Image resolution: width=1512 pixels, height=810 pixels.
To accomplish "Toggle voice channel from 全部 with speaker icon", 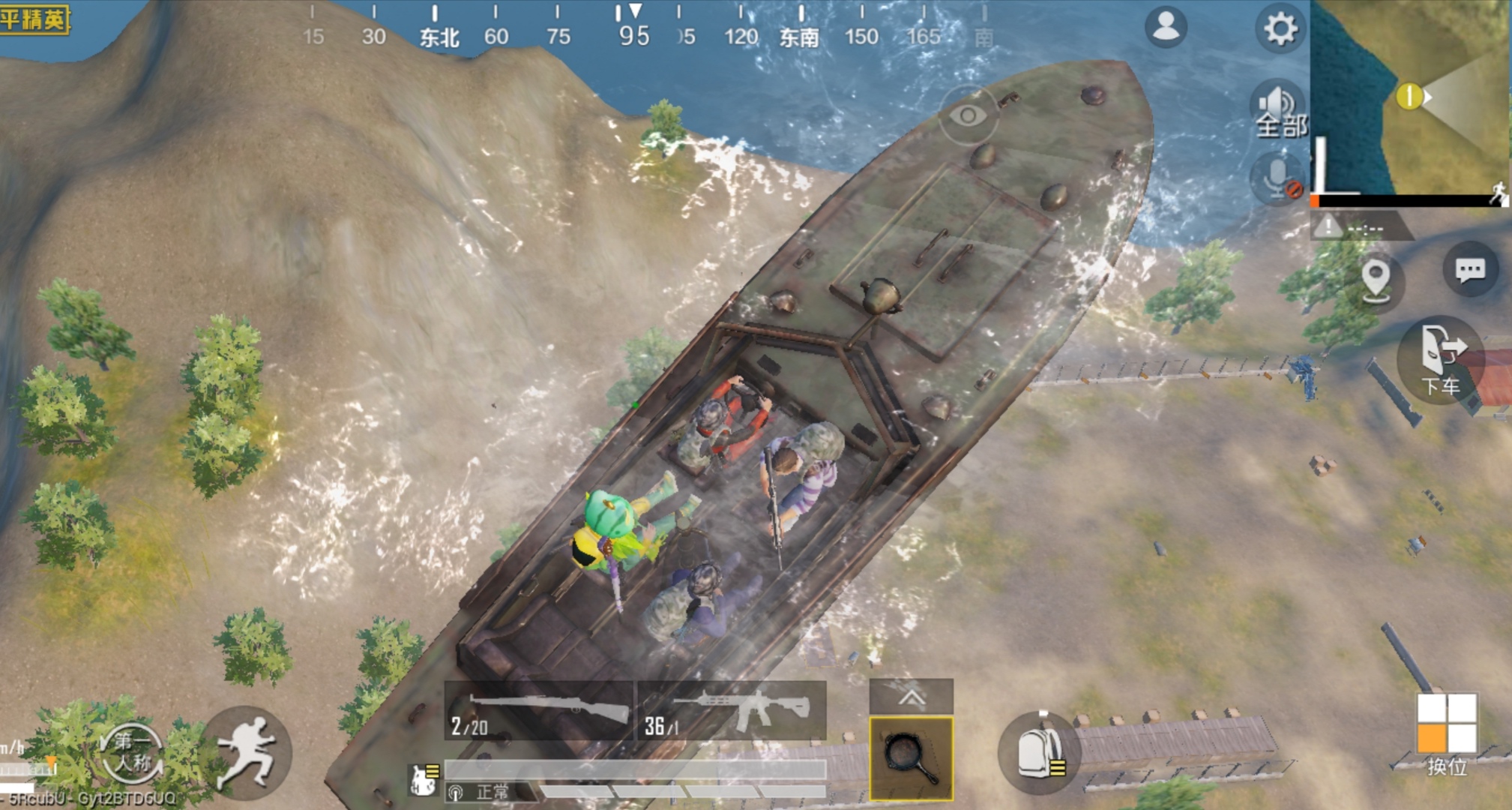I will coord(1278,109).
